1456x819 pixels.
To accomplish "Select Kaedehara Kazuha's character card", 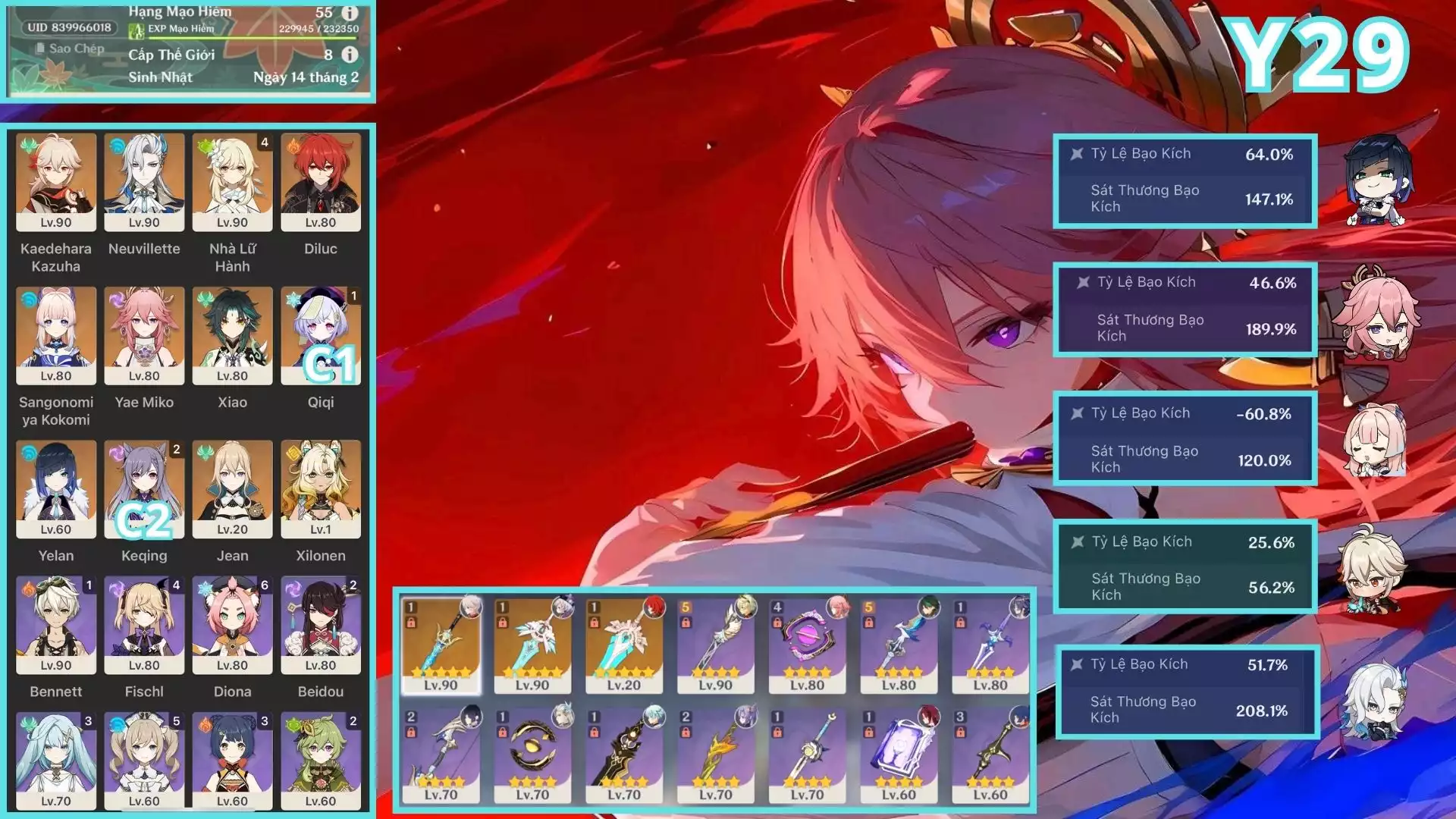I will tap(56, 182).
